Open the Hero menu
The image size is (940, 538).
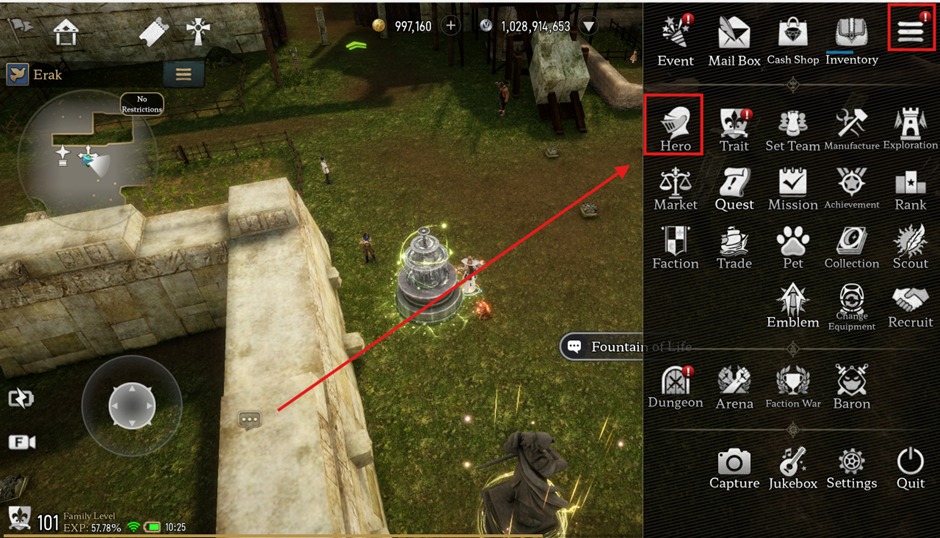tap(675, 125)
